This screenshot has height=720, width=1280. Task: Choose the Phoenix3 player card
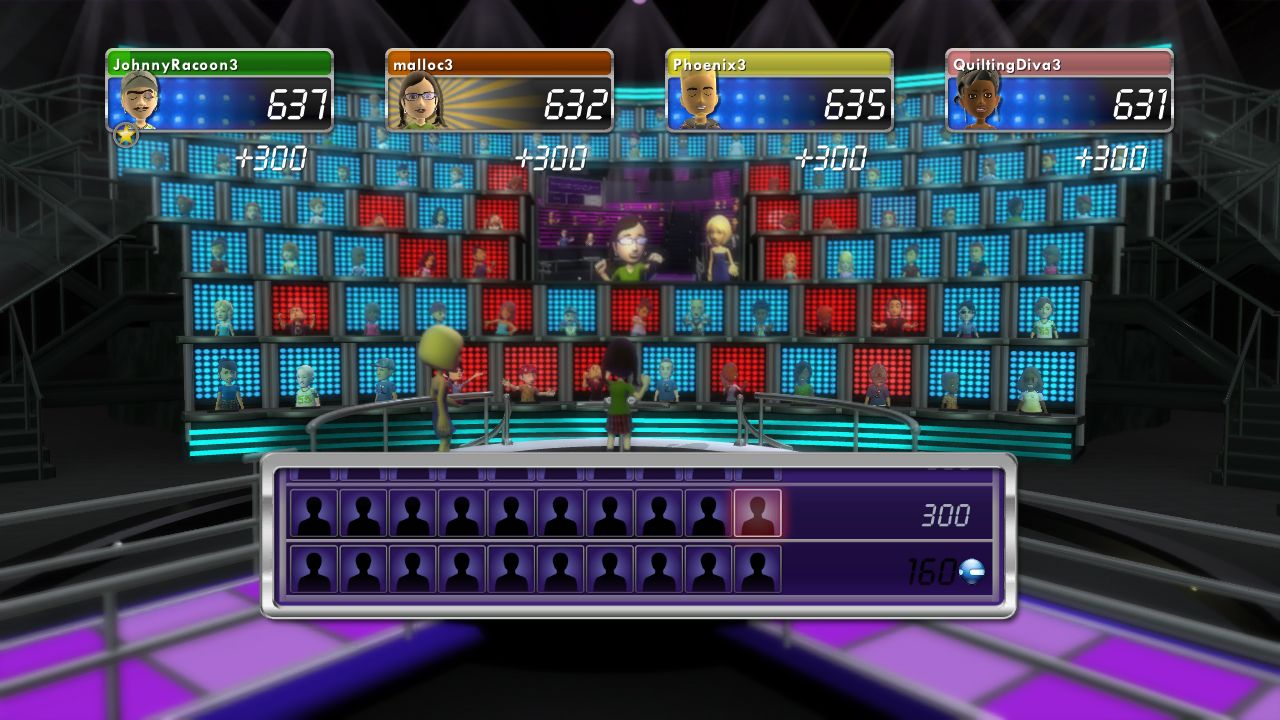(779, 91)
